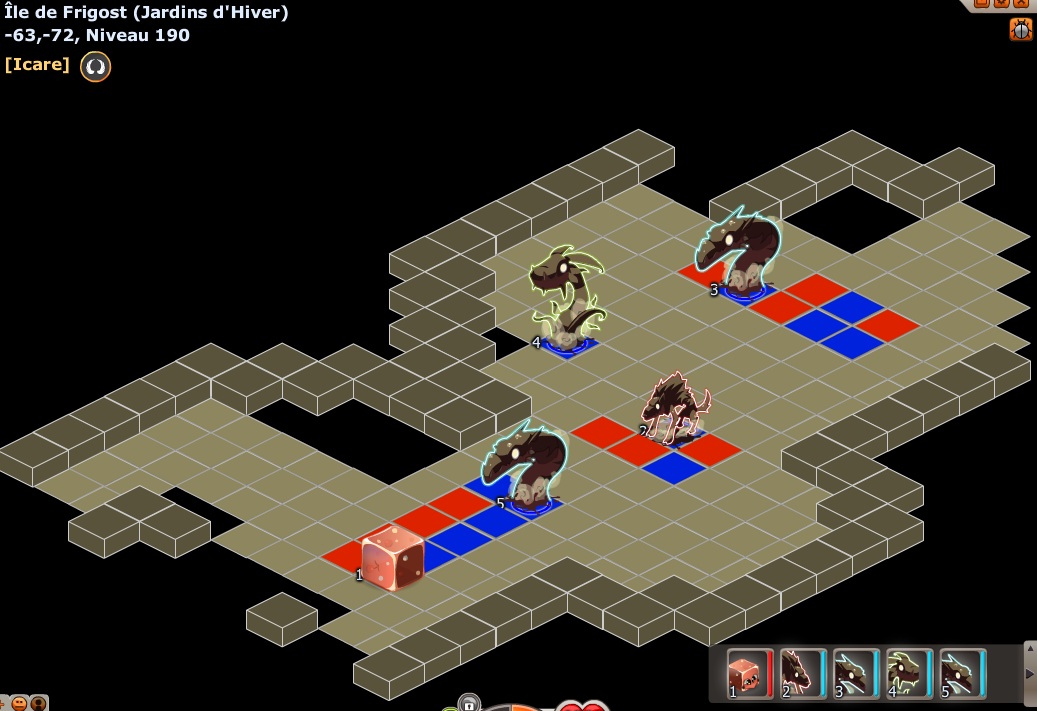Select fighter number 5 portrait in timeline
This screenshot has width=1037, height=711.
[962, 672]
